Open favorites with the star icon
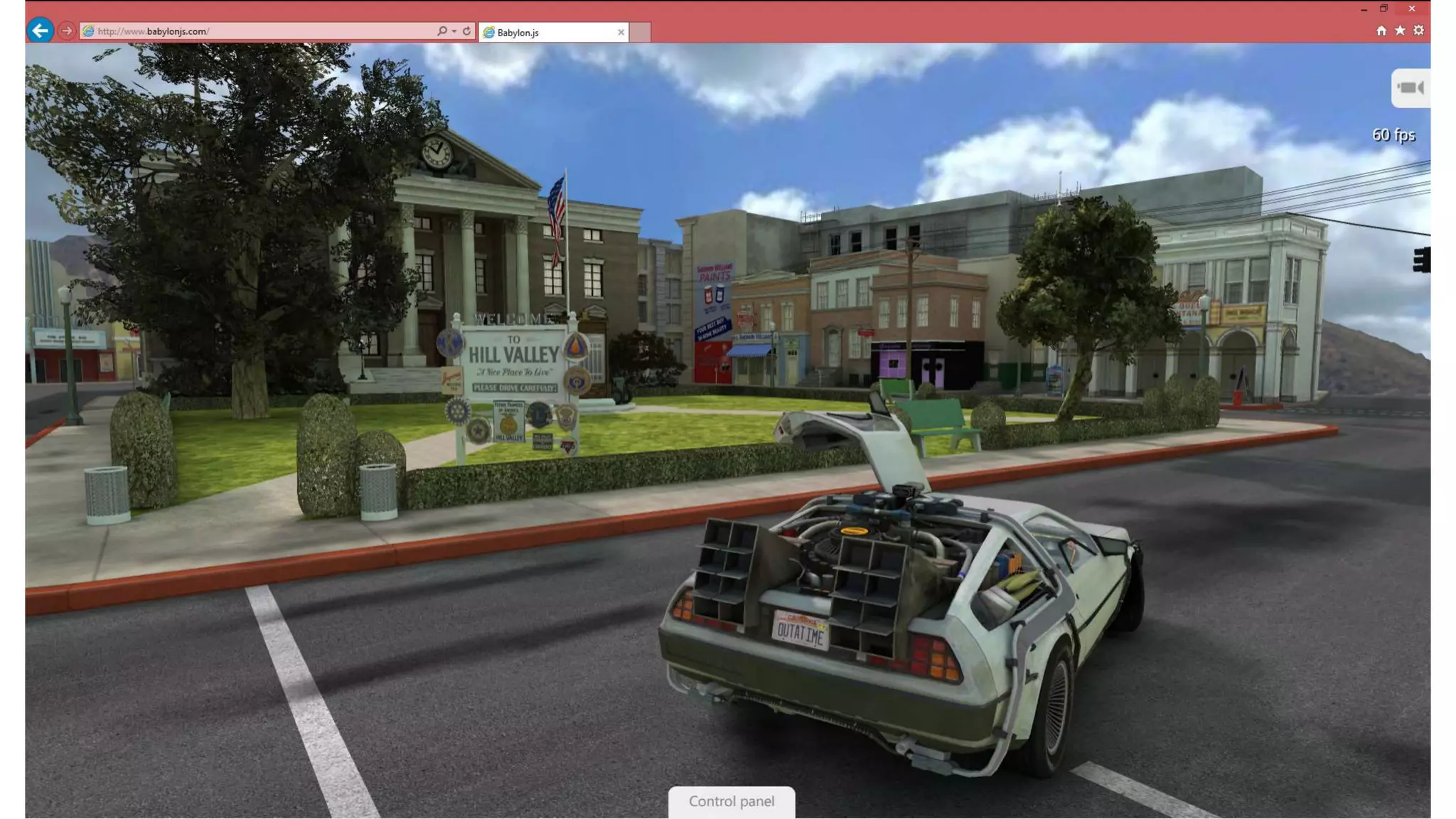Viewport: 1456px width, 819px height. tap(1400, 31)
